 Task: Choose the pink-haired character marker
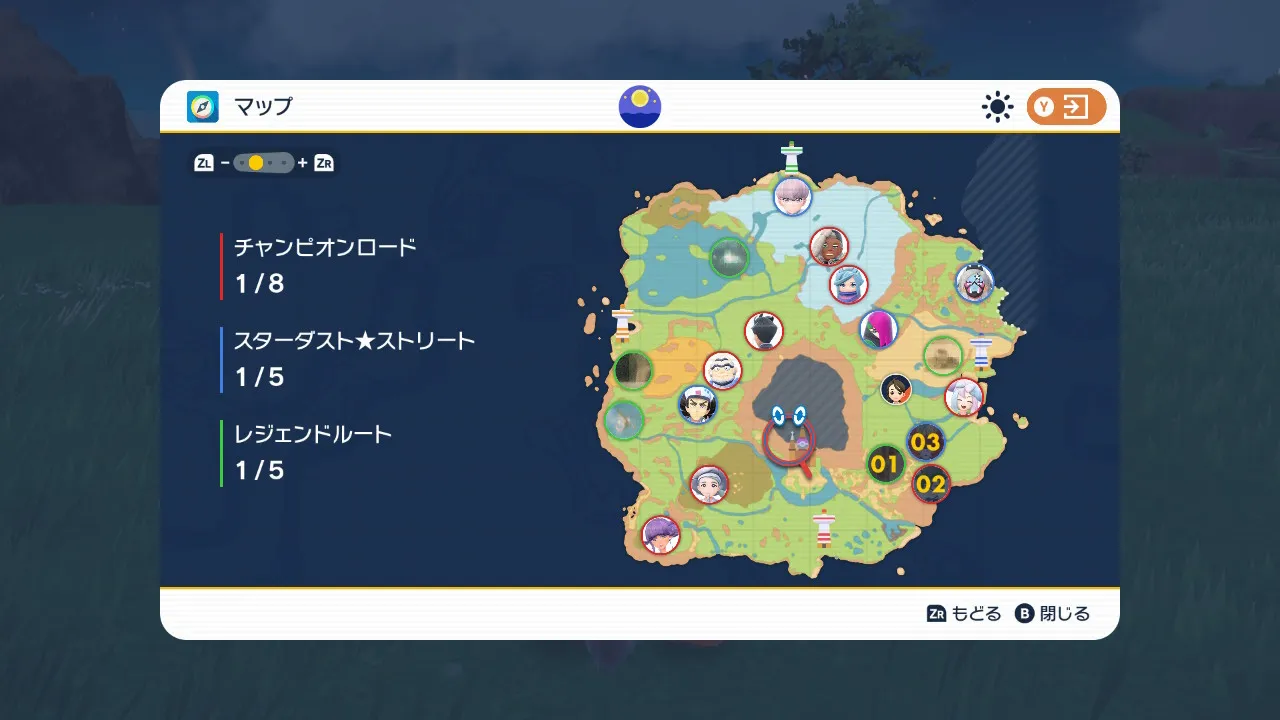click(x=879, y=329)
